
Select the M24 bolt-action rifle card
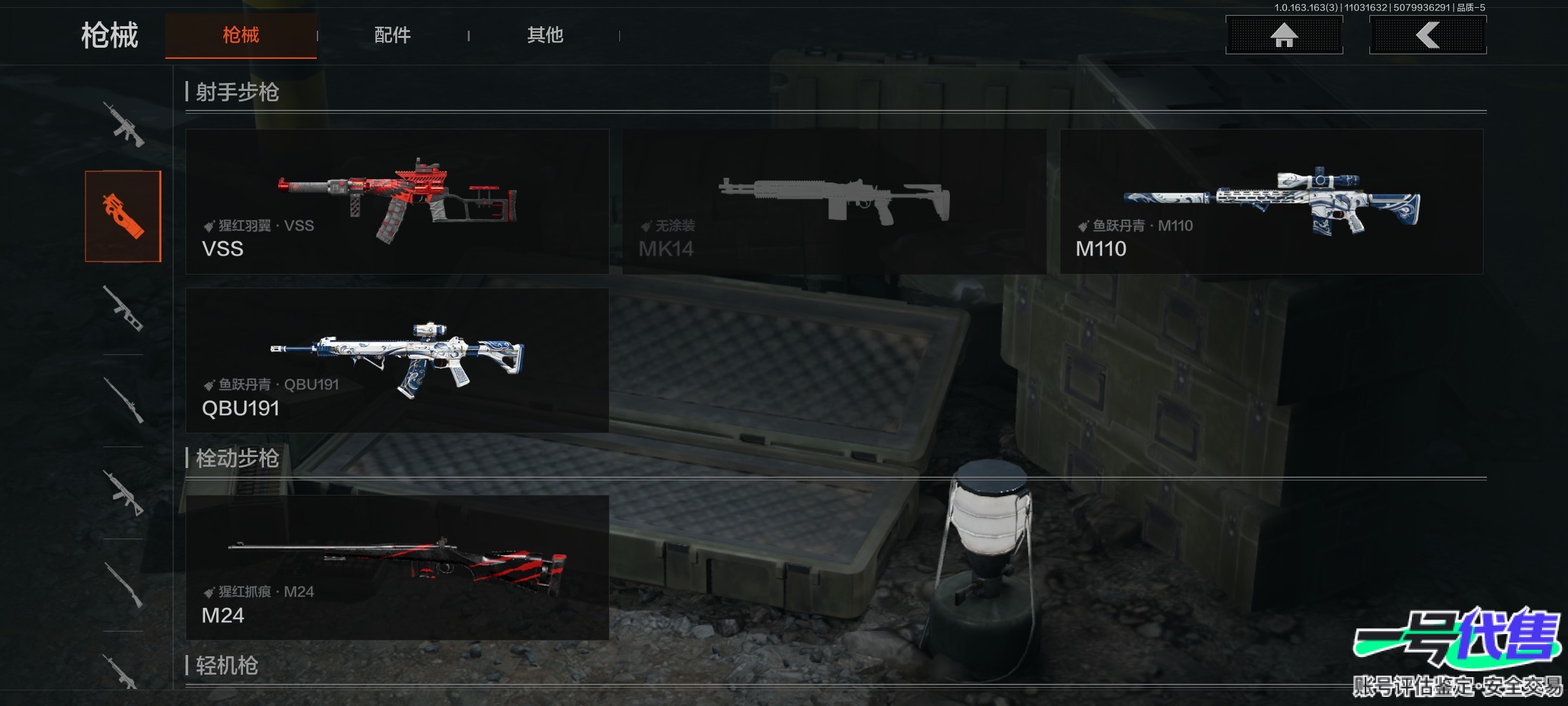click(x=397, y=567)
